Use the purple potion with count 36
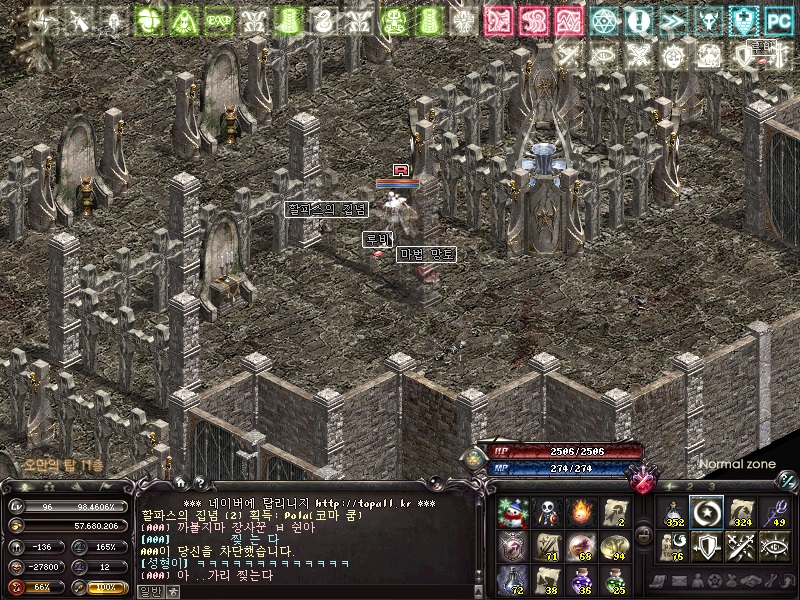Screen dimensions: 800x600 click(x=581, y=579)
